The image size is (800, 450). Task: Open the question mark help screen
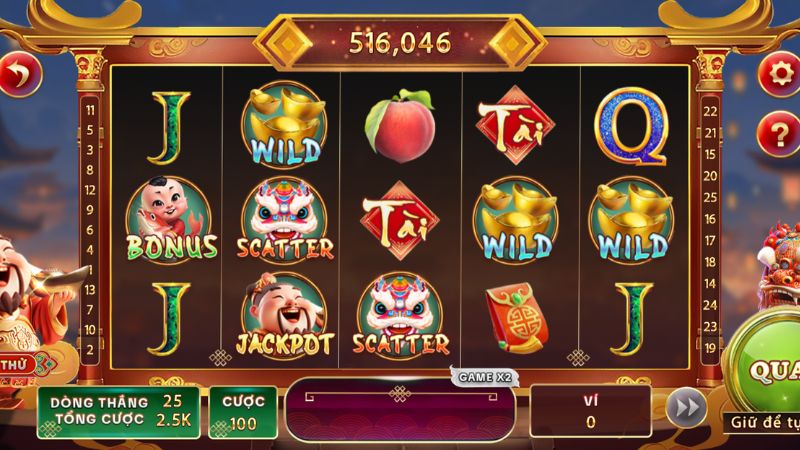(x=777, y=129)
